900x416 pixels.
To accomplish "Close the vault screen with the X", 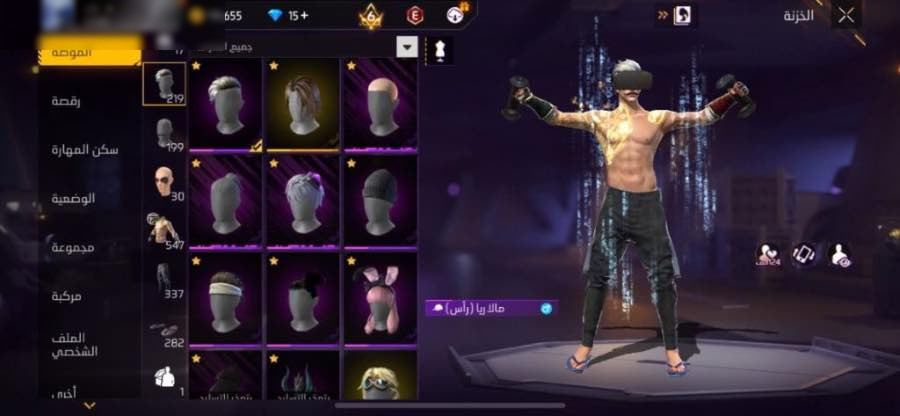I will (846, 15).
